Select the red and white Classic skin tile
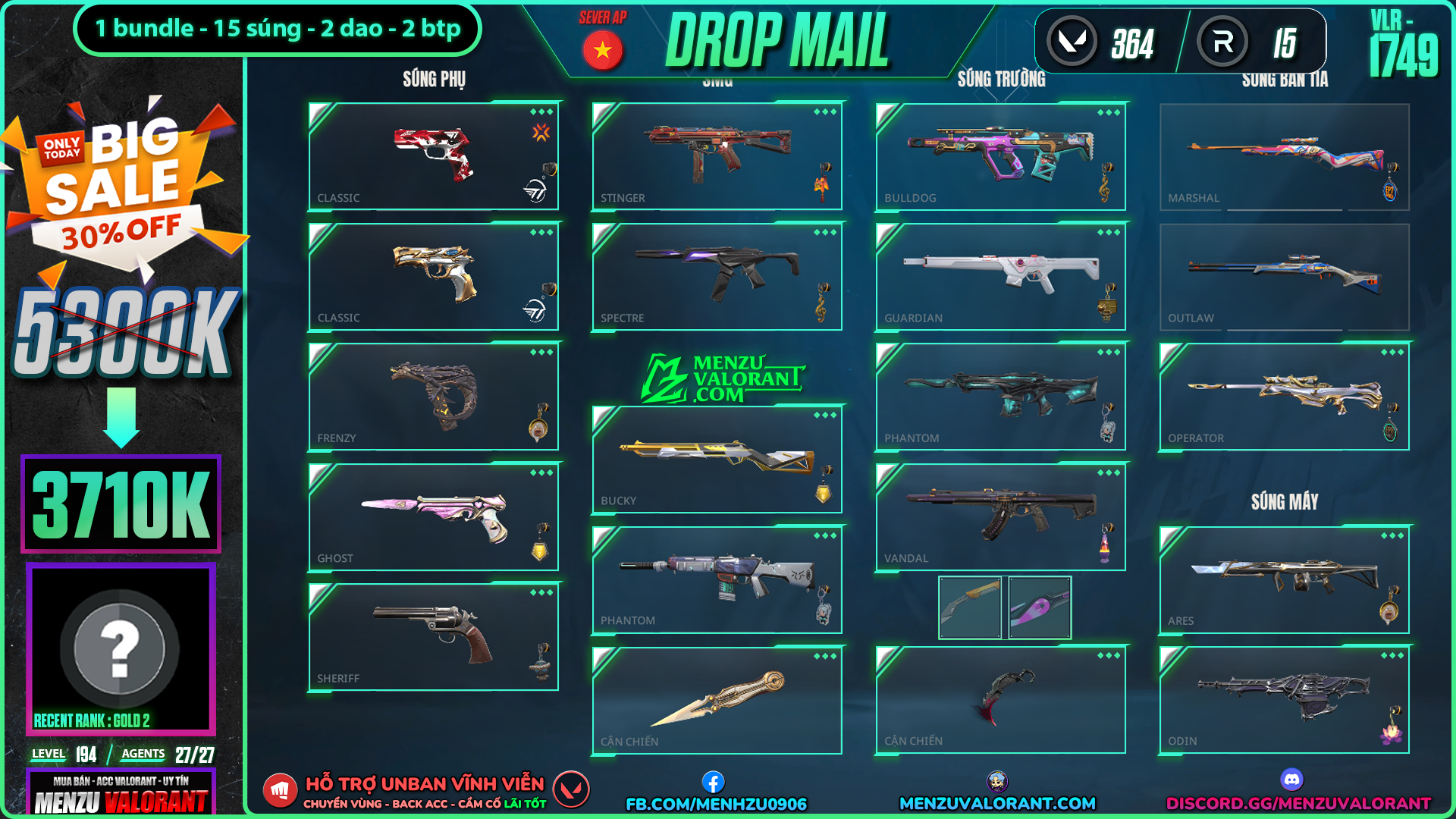 (x=433, y=156)
